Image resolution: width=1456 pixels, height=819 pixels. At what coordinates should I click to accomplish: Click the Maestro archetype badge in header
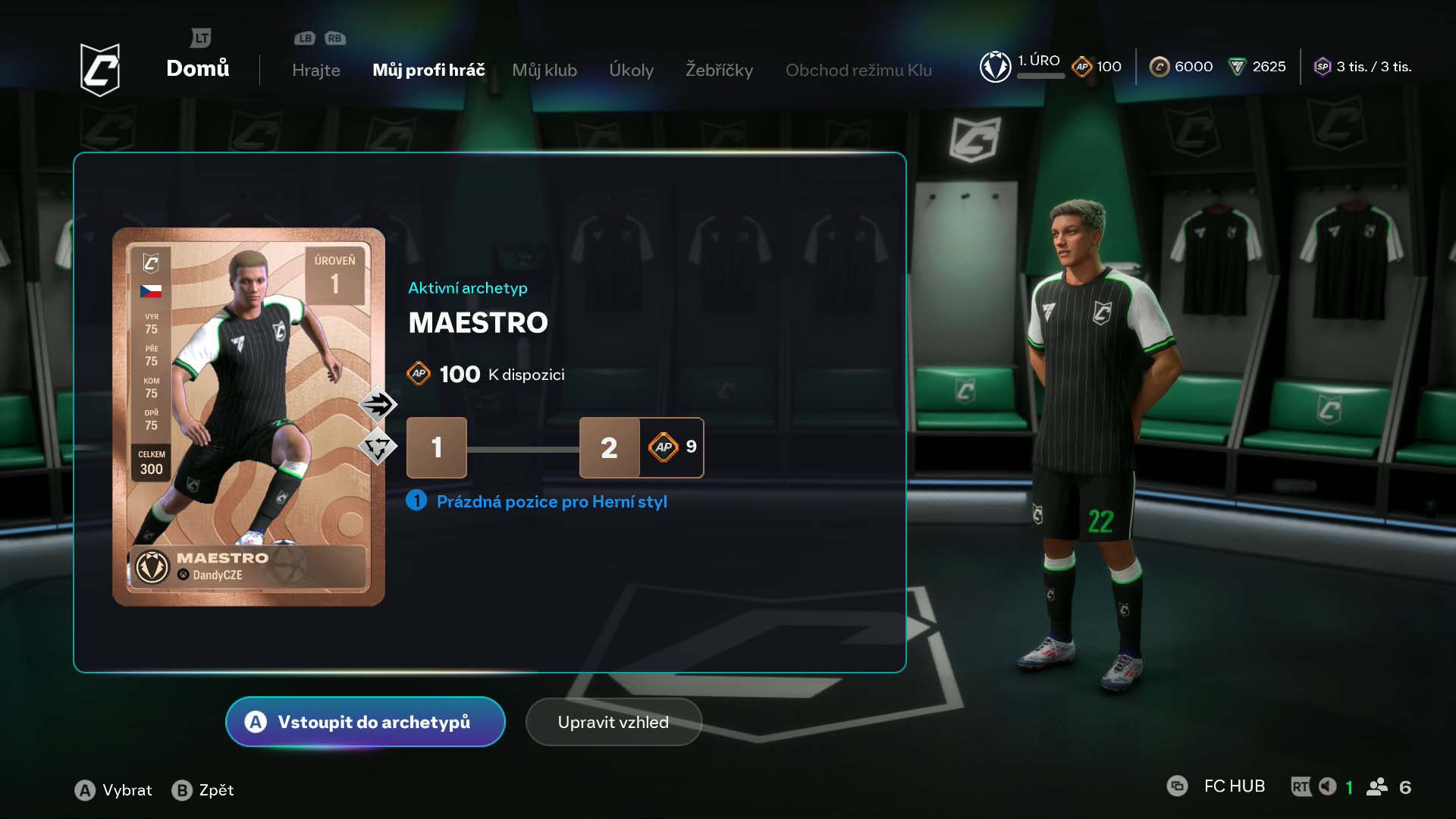995,67
